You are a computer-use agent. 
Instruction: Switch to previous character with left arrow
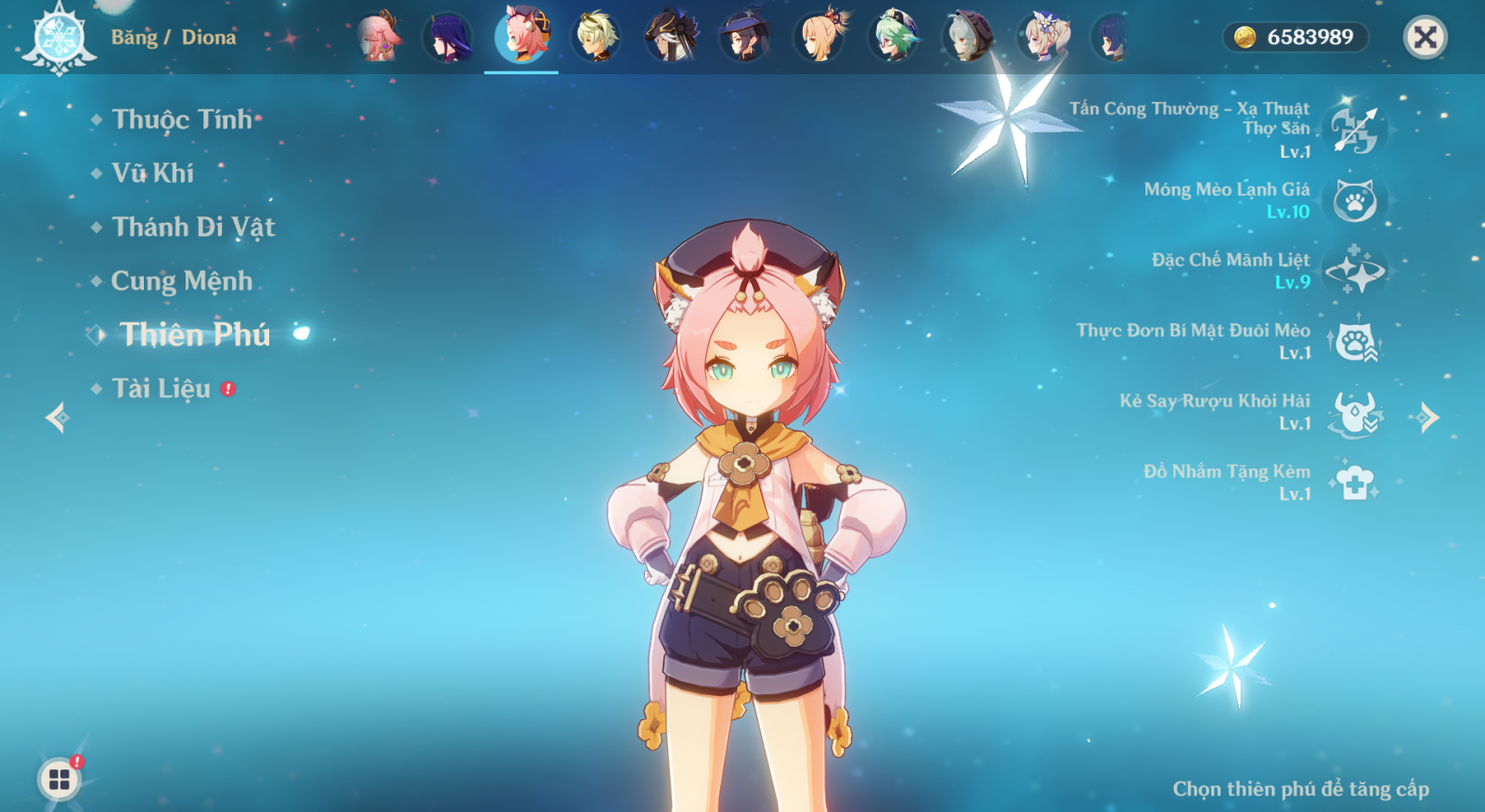tap(58, 418)
